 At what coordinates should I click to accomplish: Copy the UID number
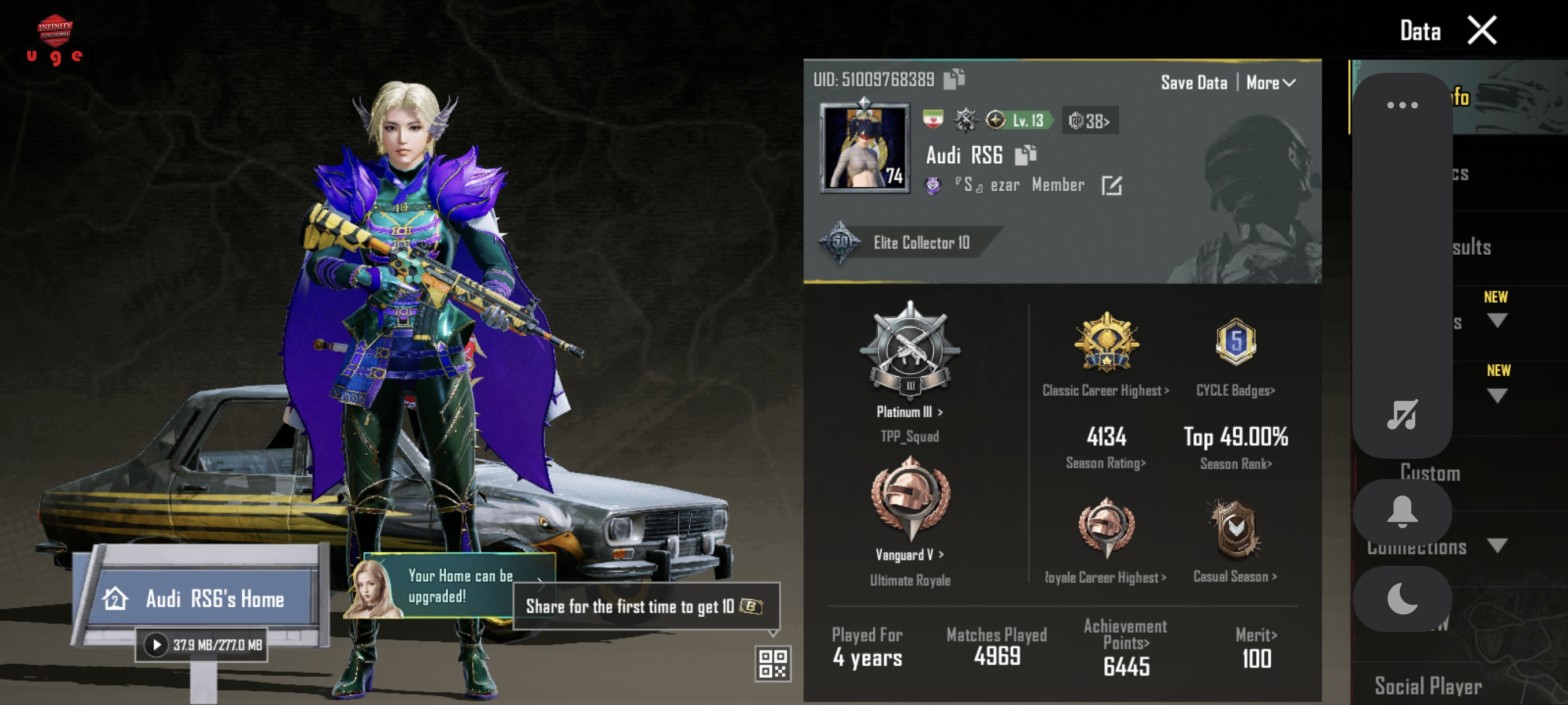point(953,79)
